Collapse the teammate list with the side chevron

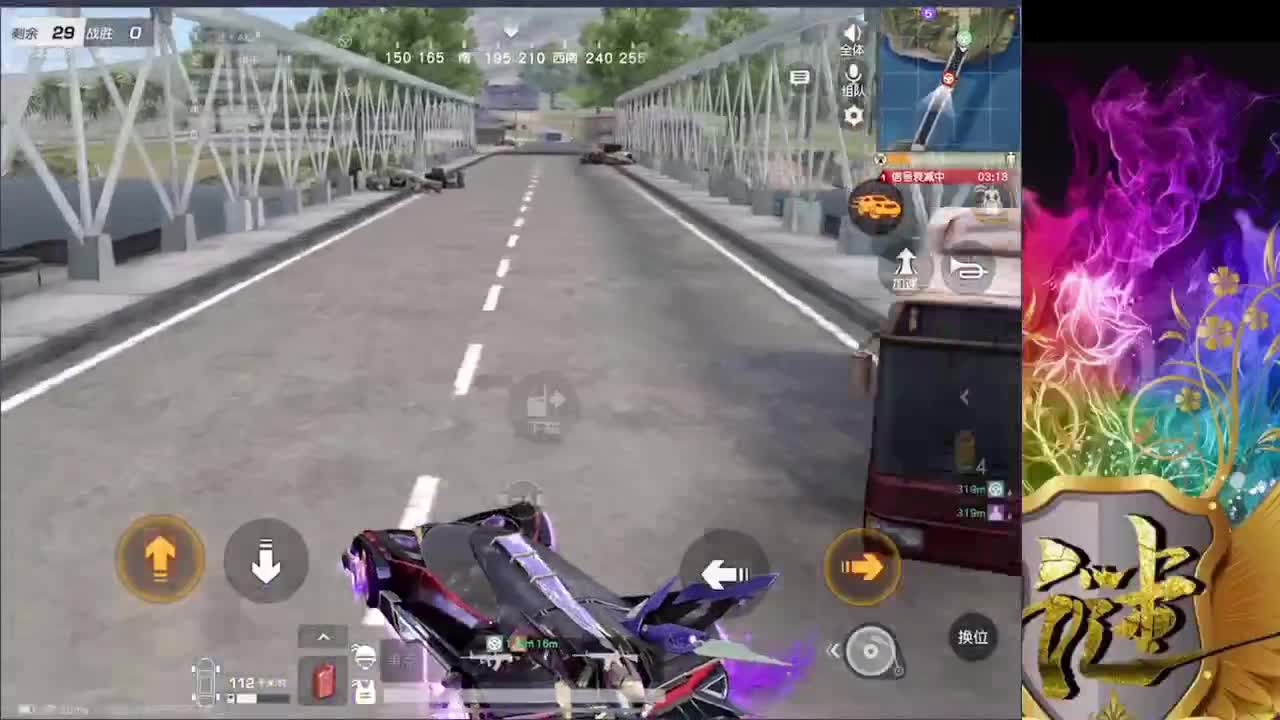(964, 397)
